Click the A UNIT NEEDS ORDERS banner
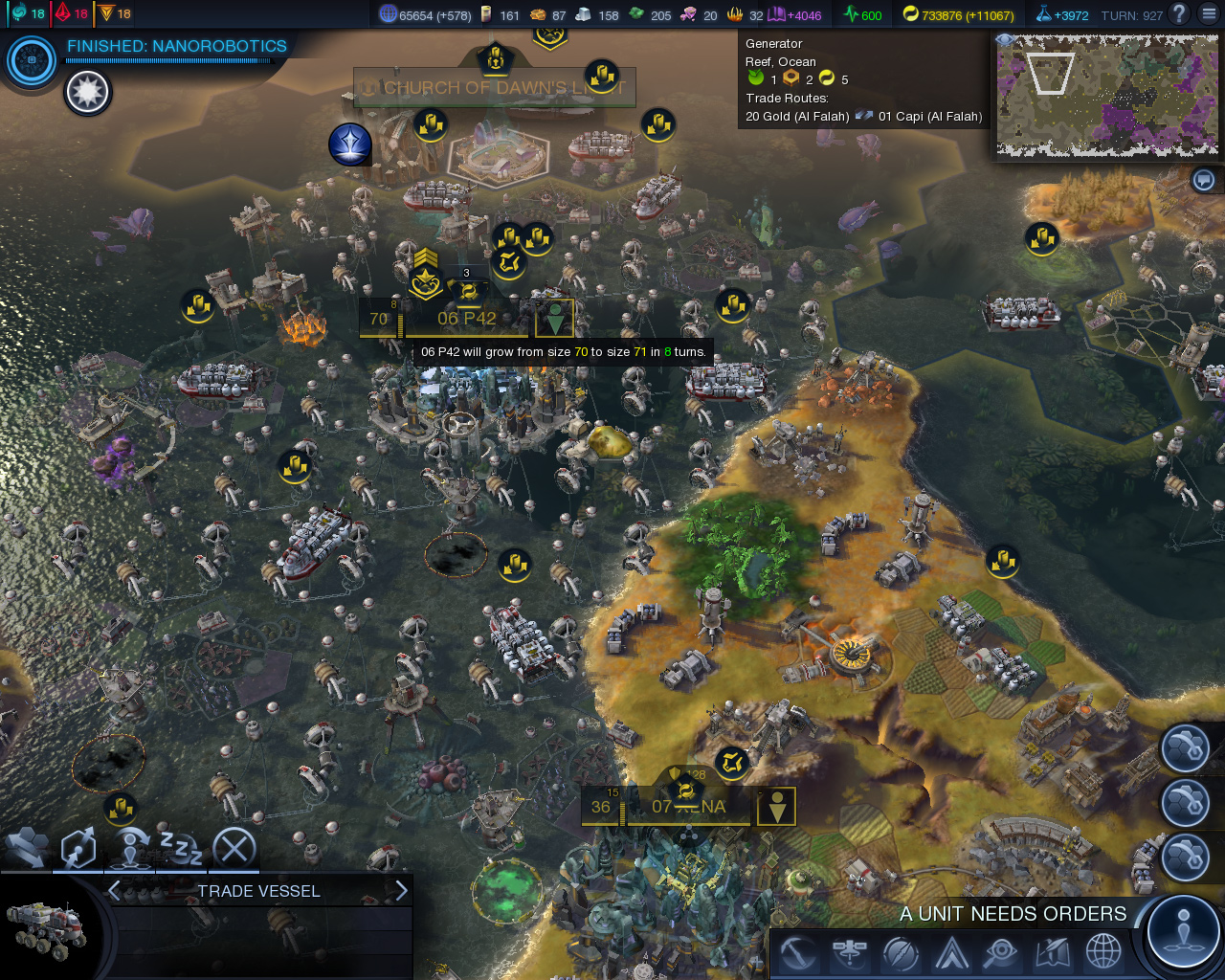 coord(1012,914)
